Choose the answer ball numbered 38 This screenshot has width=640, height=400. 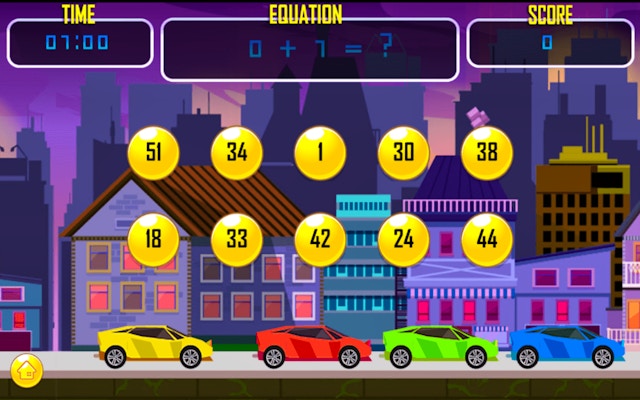(x=487, y=153)
